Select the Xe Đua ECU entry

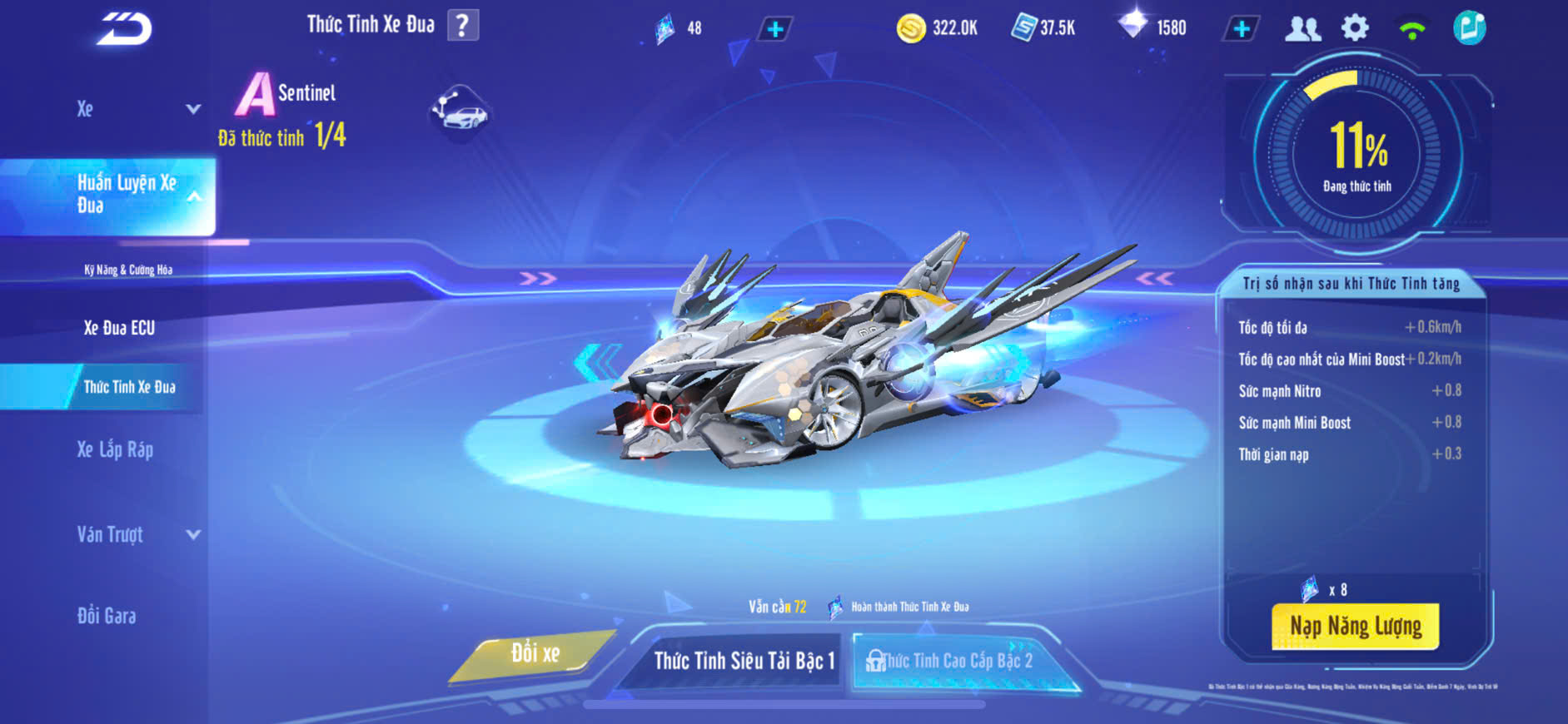[119, 328]
